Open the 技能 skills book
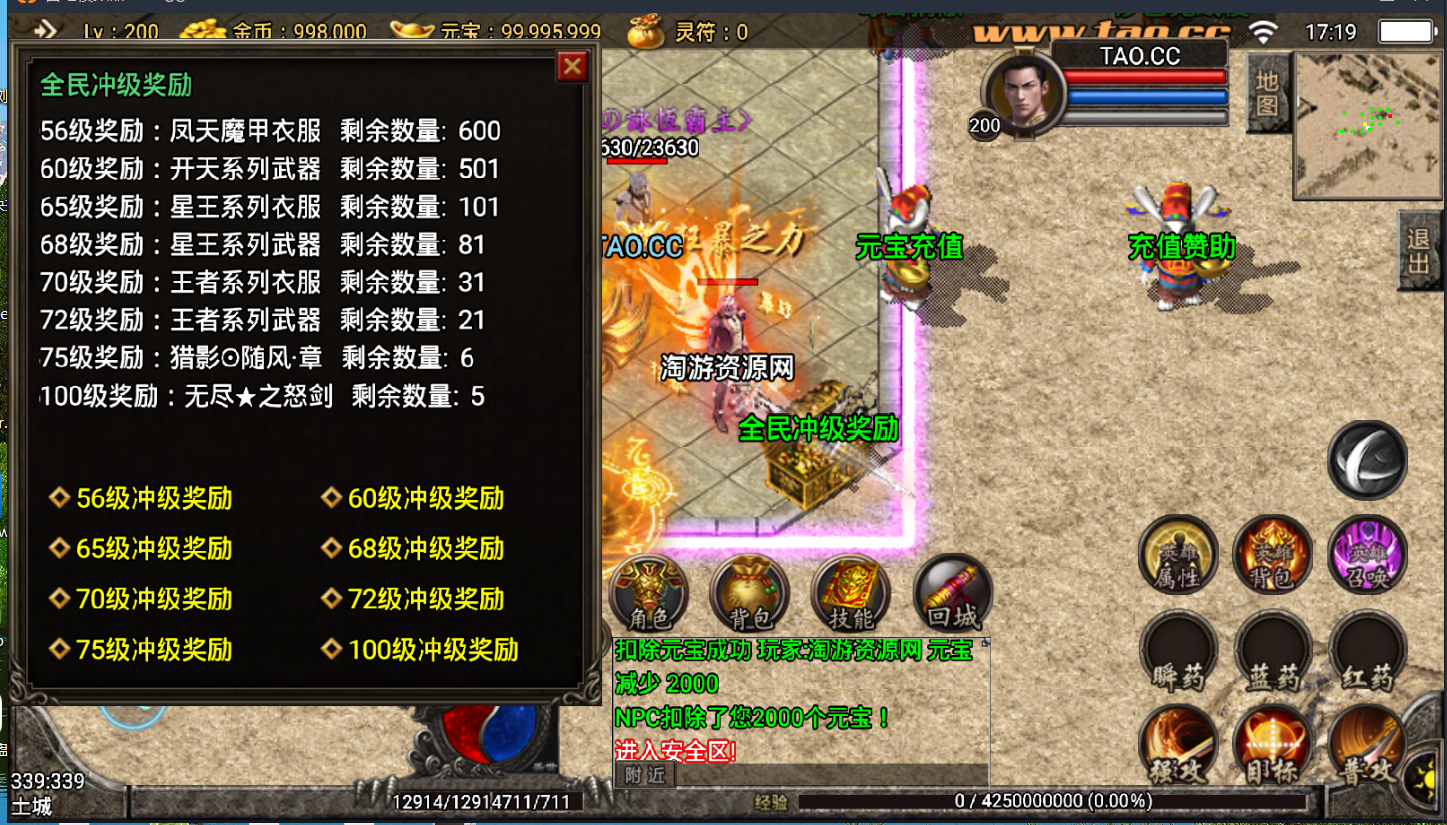The image size is (1447, 825). tap(850, 593)
